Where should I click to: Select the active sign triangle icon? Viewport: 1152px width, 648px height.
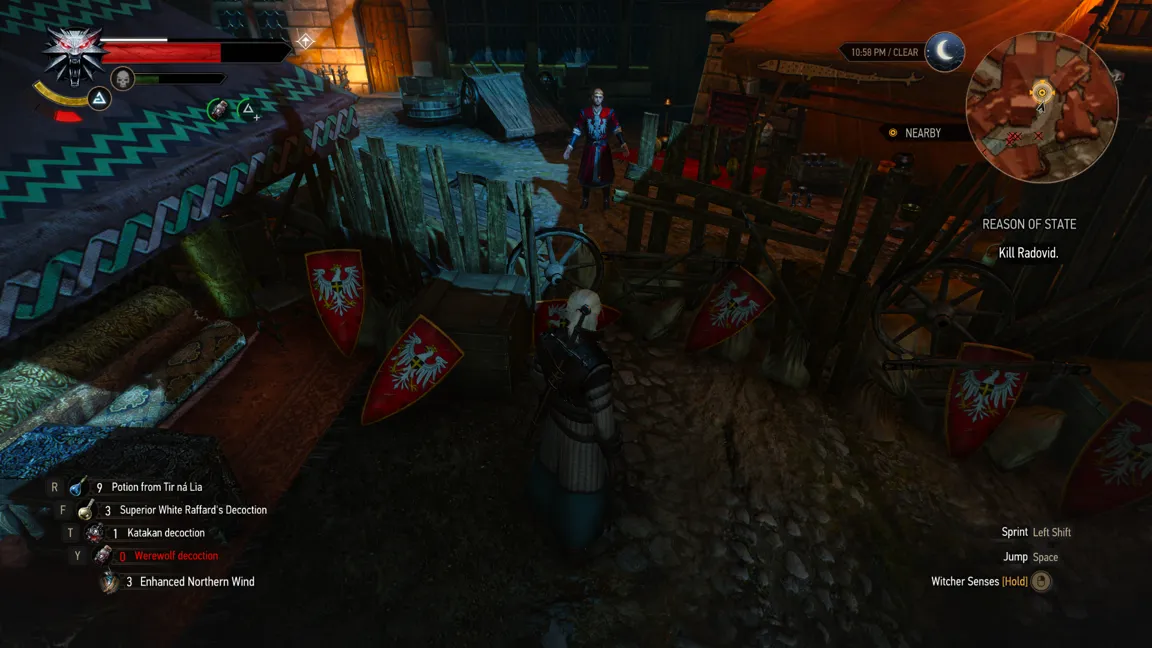coord(99,98)
